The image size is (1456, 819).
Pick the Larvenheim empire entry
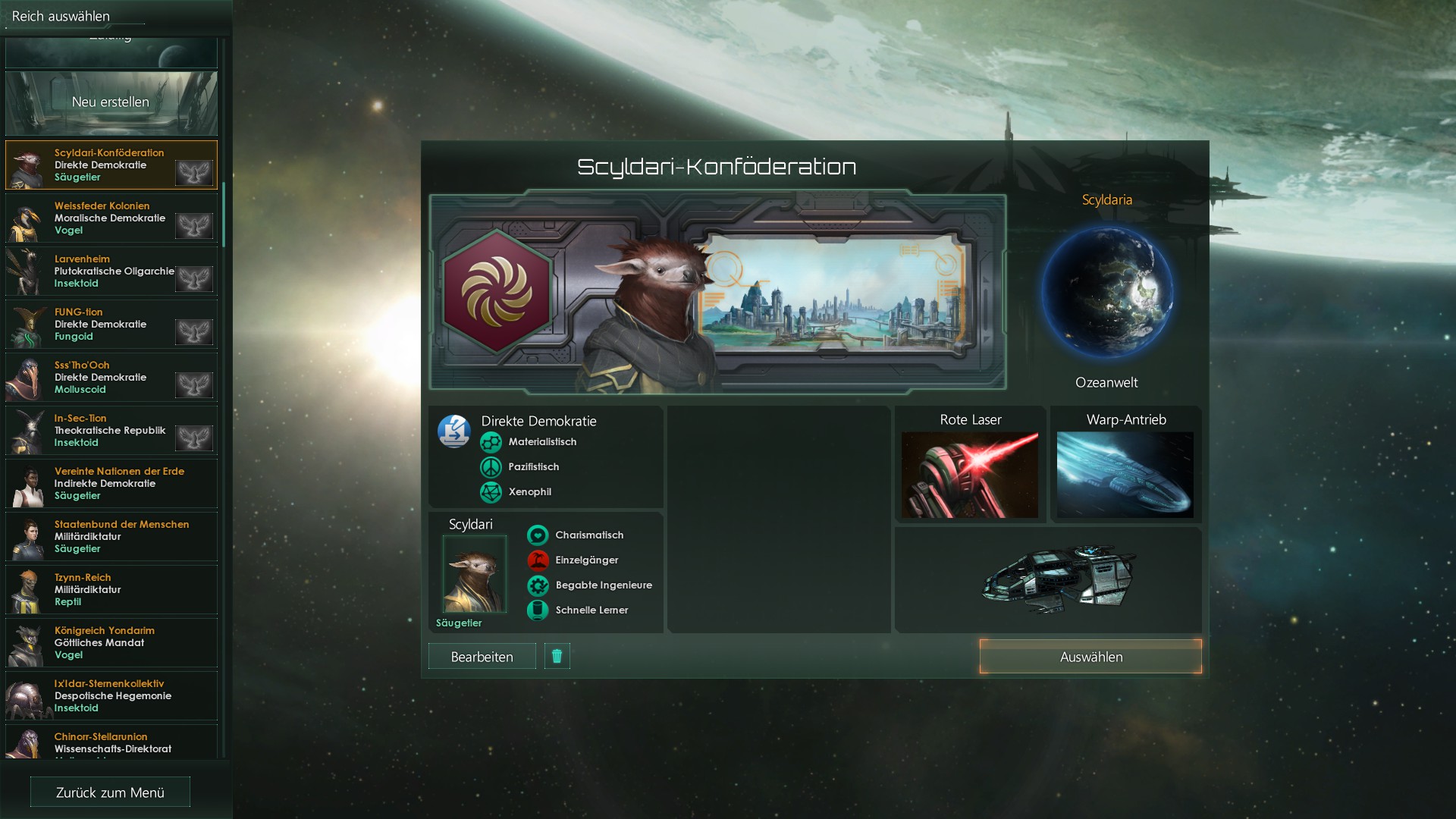coord(111,271)
